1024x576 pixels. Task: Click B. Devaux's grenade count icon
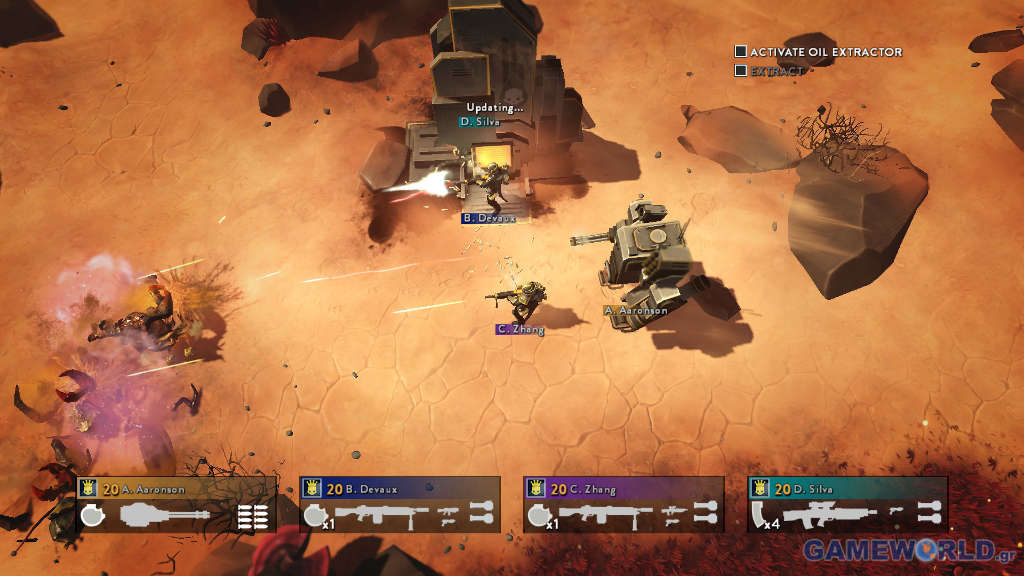pyautogui.click(x=316, y=516)
